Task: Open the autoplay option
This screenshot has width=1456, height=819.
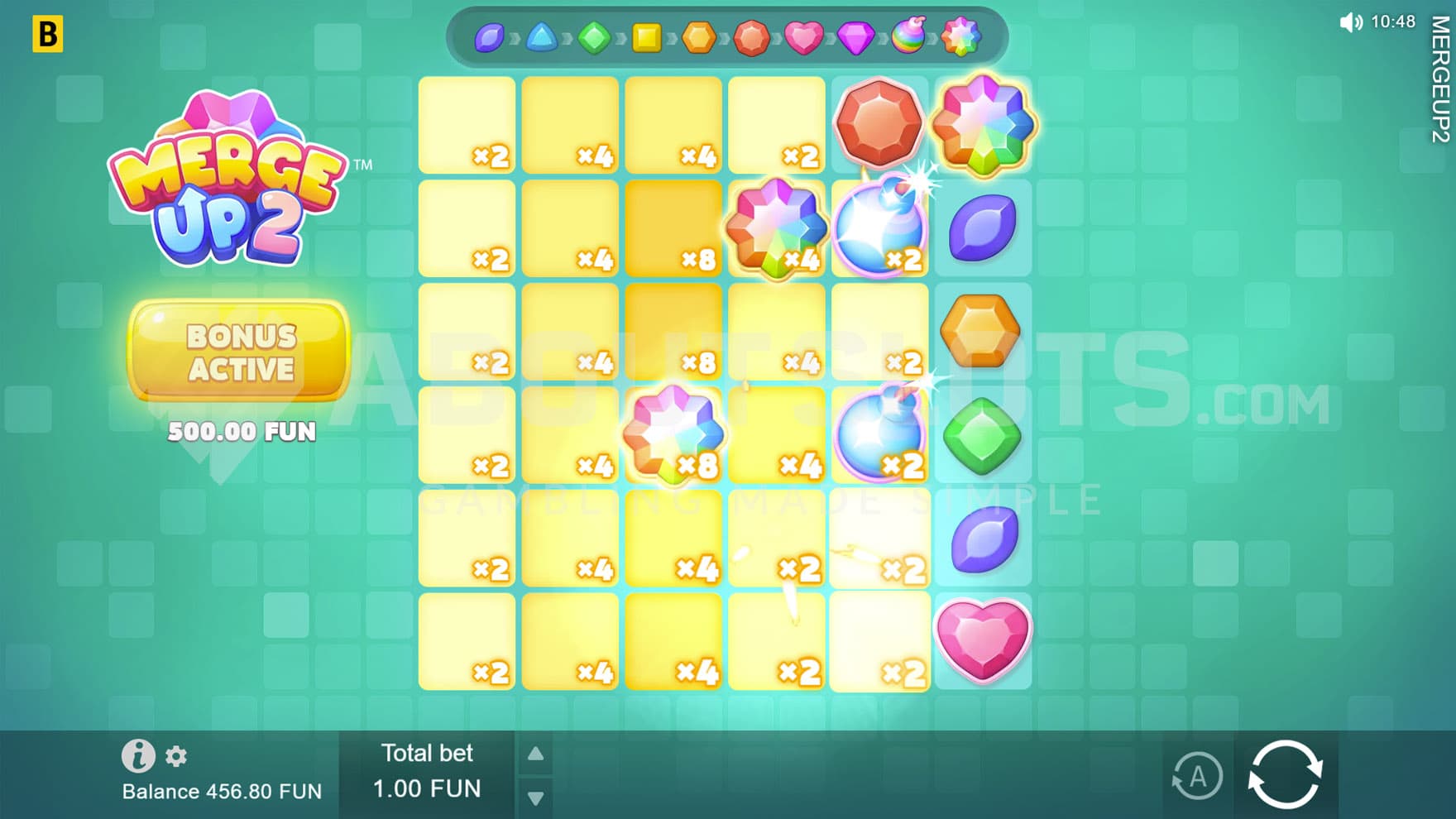Action: [x=1196, y=777]
